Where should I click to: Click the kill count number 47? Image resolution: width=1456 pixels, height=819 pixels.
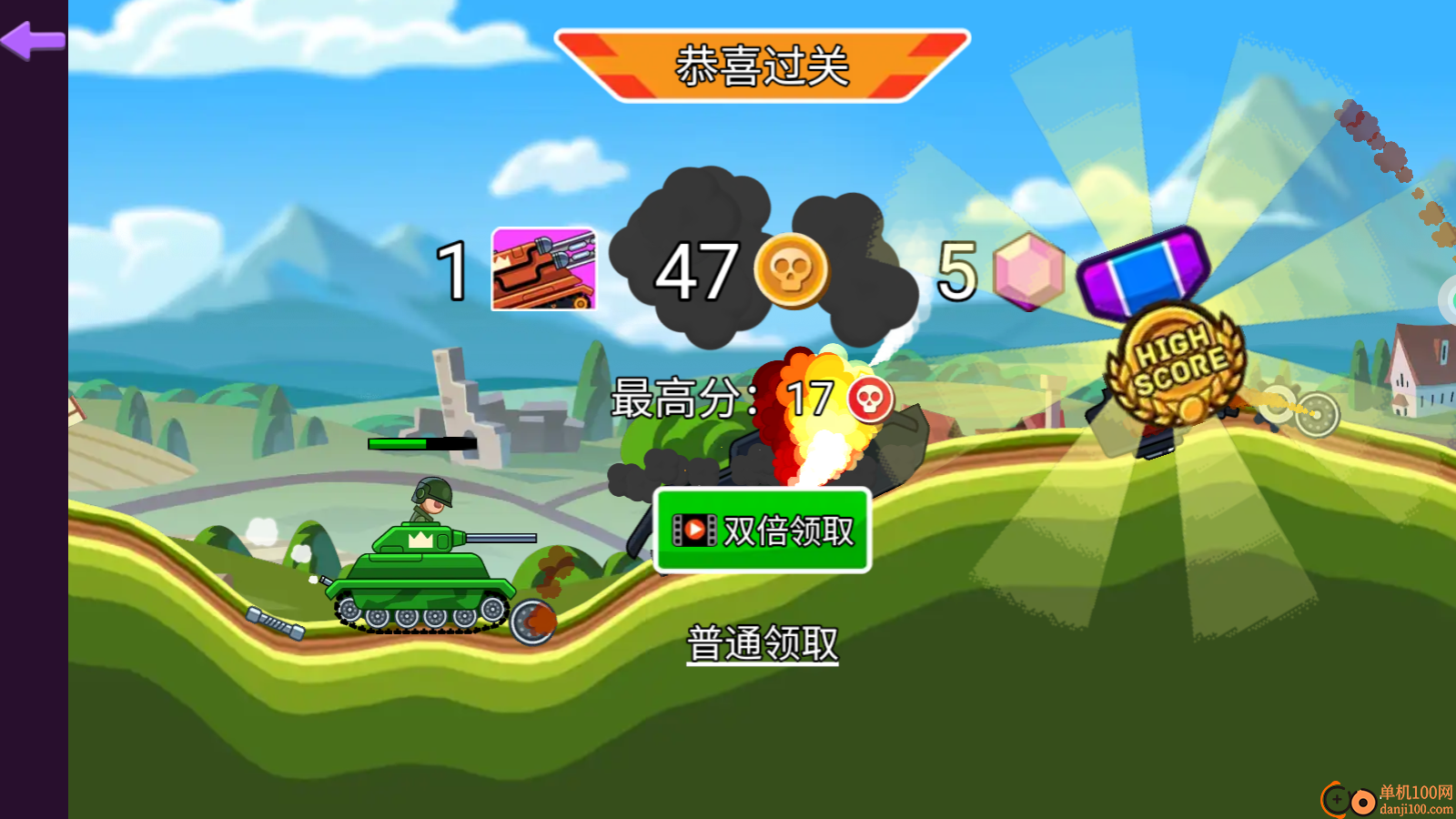pyautogui.click(x=697, y=270)
